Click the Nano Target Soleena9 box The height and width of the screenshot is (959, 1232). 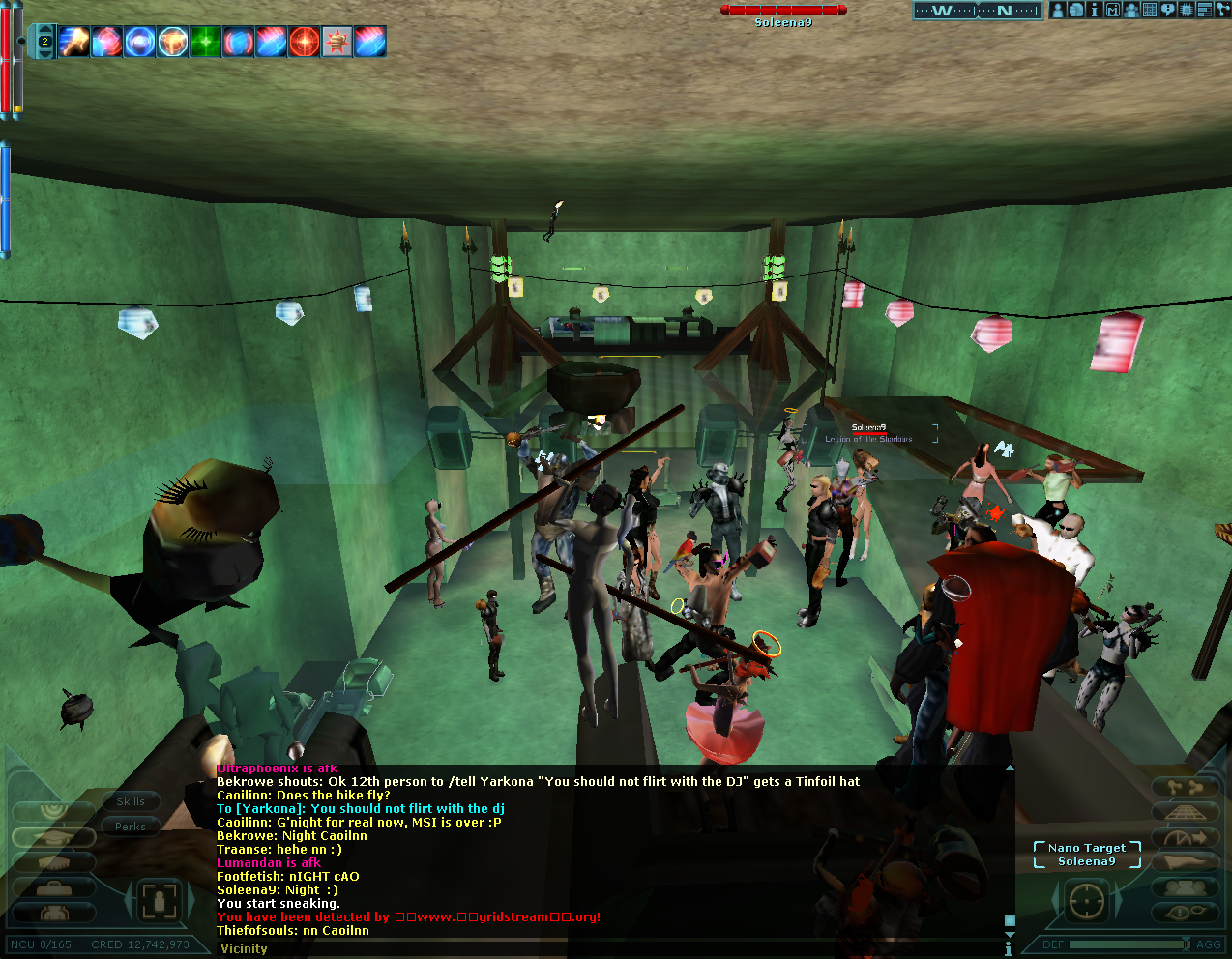tap(1087, 855)
